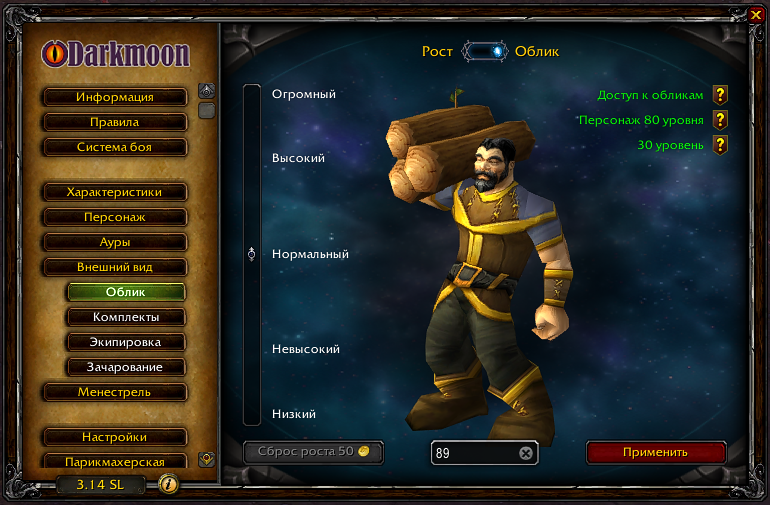Click the Сброс роста 50 button
Viewport: 770px width, 505px height.
(x=313, y=452)
